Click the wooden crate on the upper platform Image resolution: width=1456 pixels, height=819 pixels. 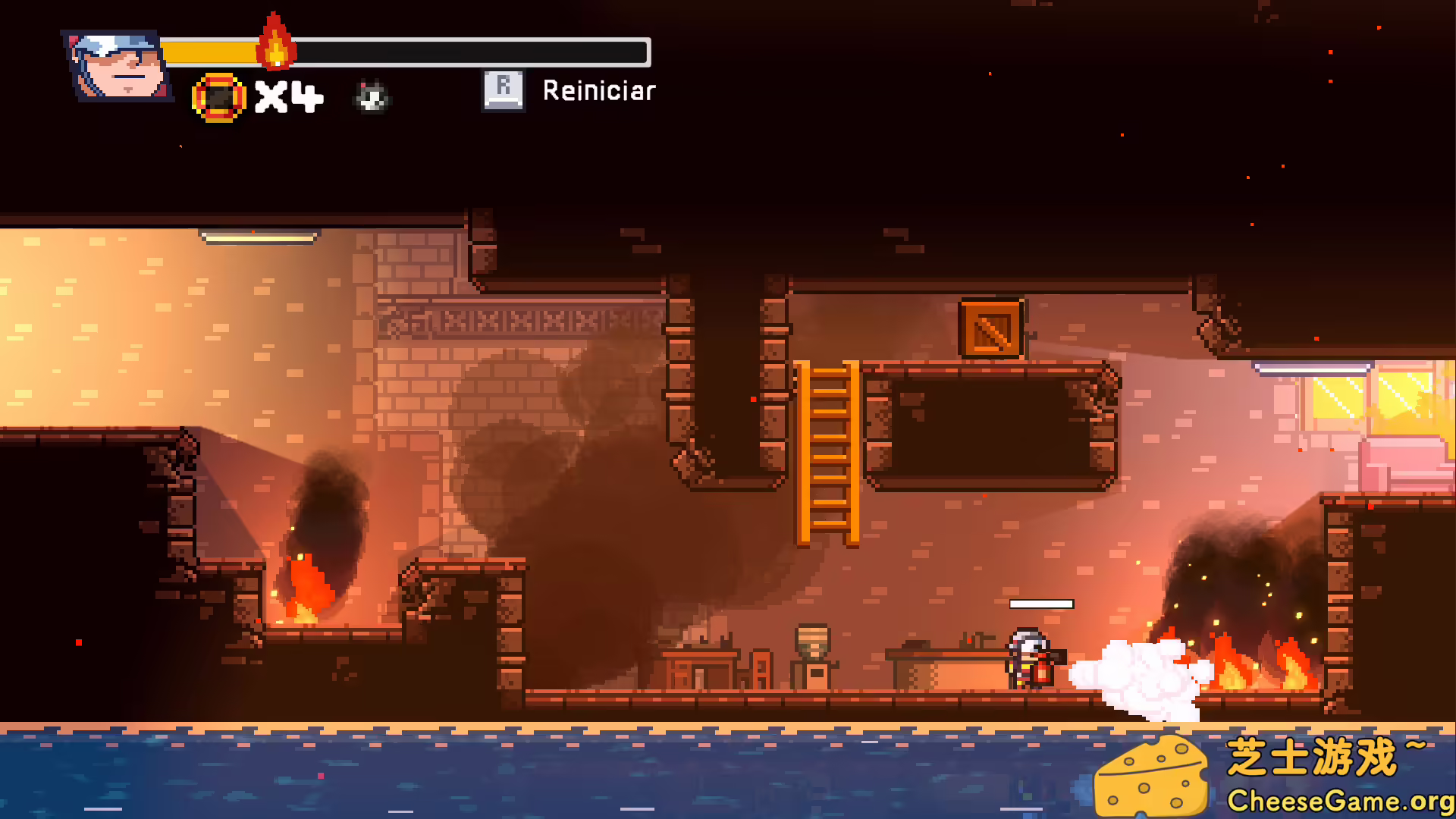pyautogui.click(x=990, y=329)
